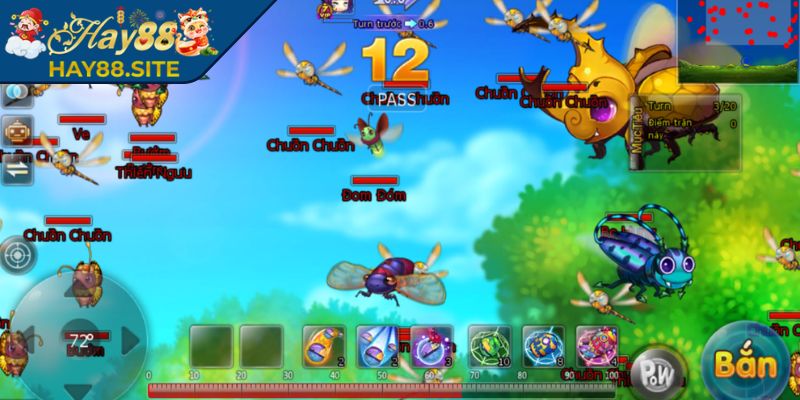Open the minimap with red dots
This screenshot has height=400, width=800.
pos(738,41)
